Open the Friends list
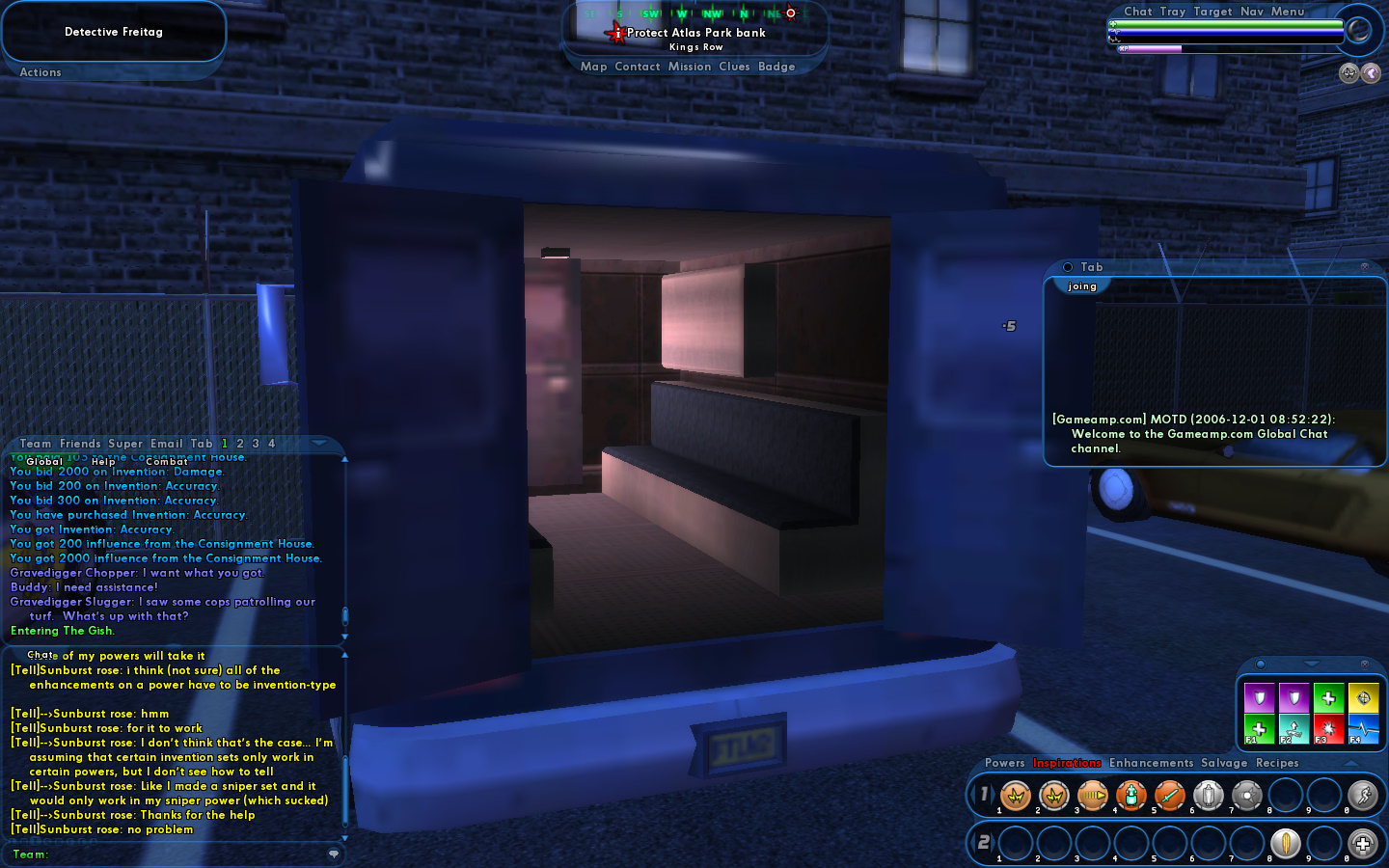This screenshot has width=1389, height=868. (80, 444)
